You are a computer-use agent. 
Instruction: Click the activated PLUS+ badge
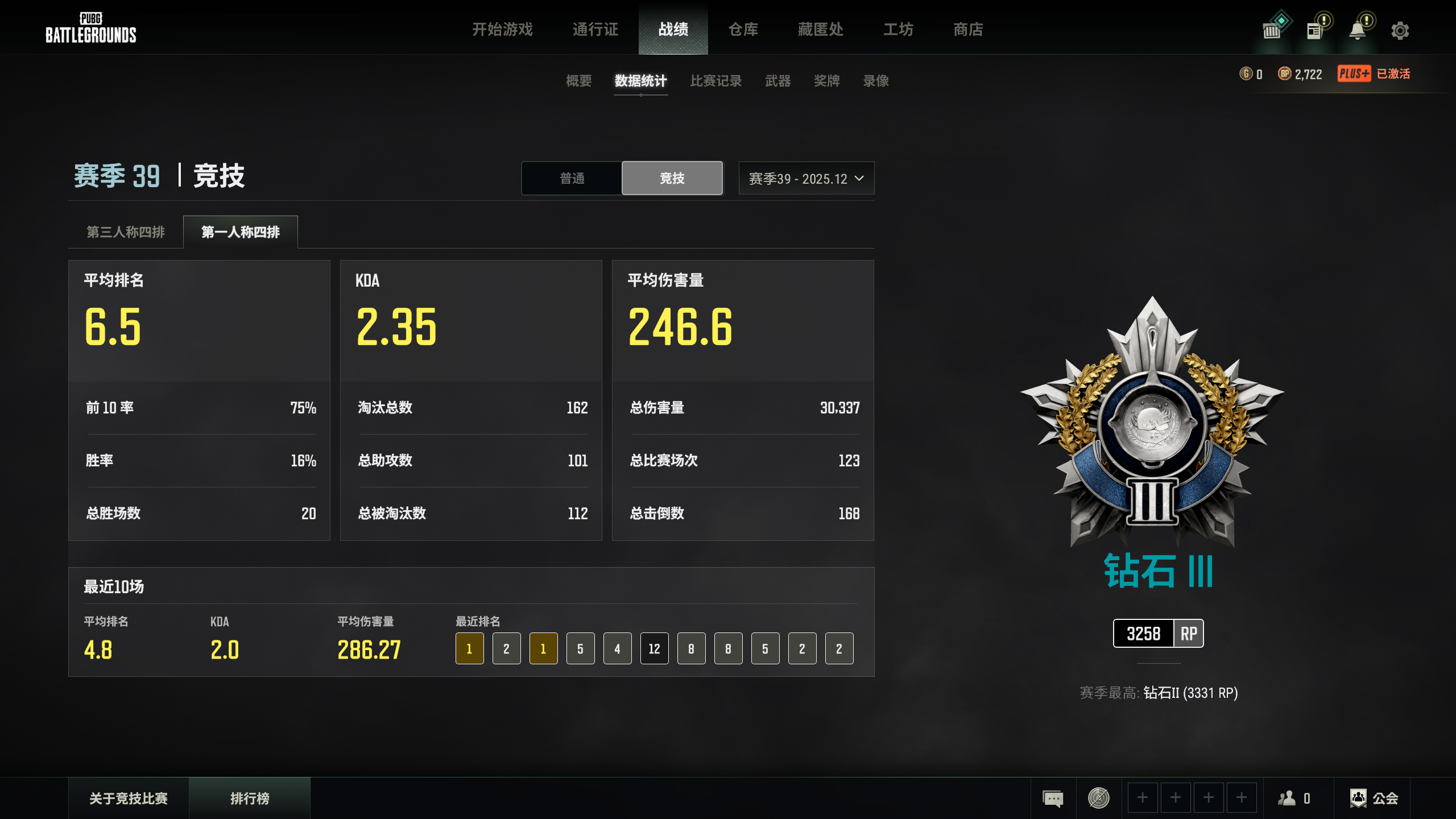pyautogui.click(x=1355, y=73)
